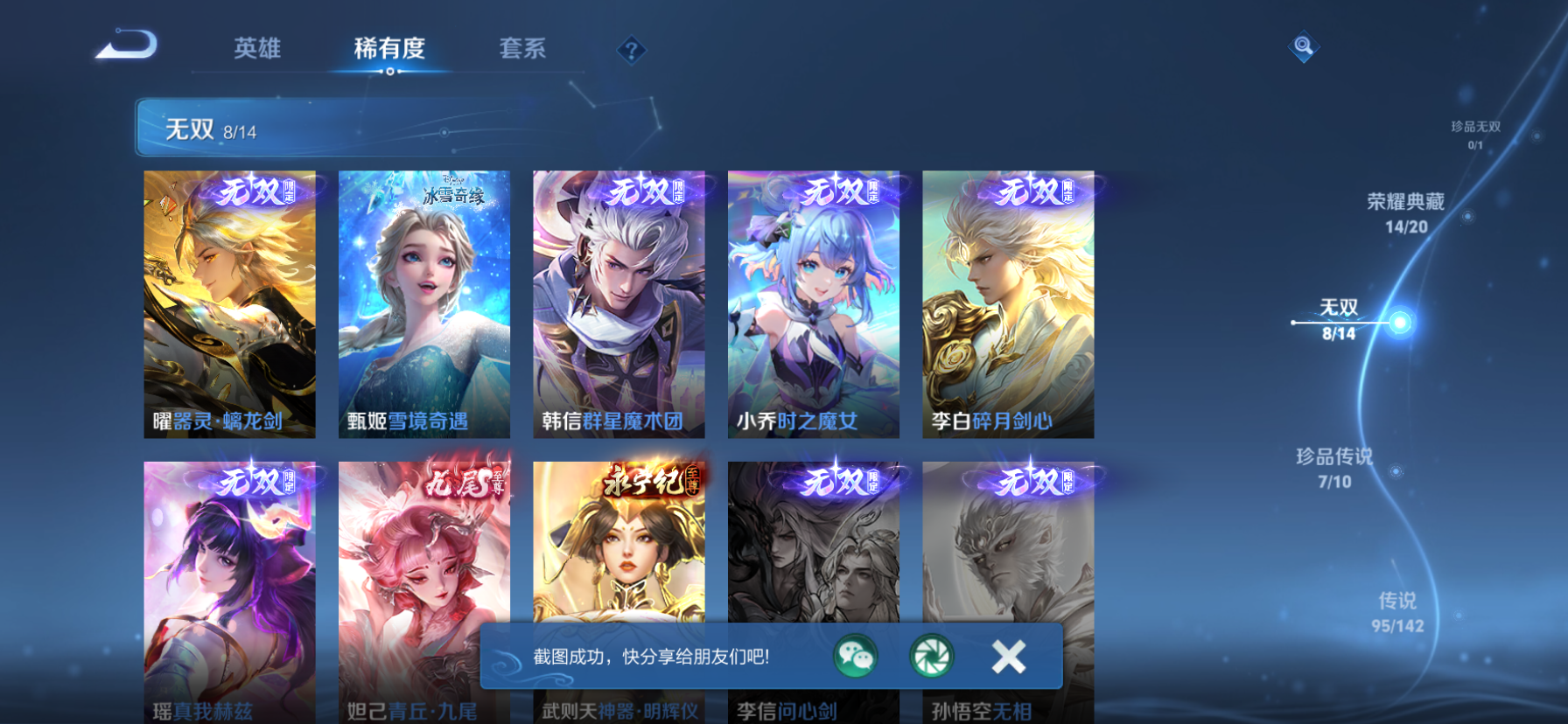The width and height of the screenshot is (1568, 724).
Task: Share screenshot via the WeChat icon
Action: (x=855, y=655)
